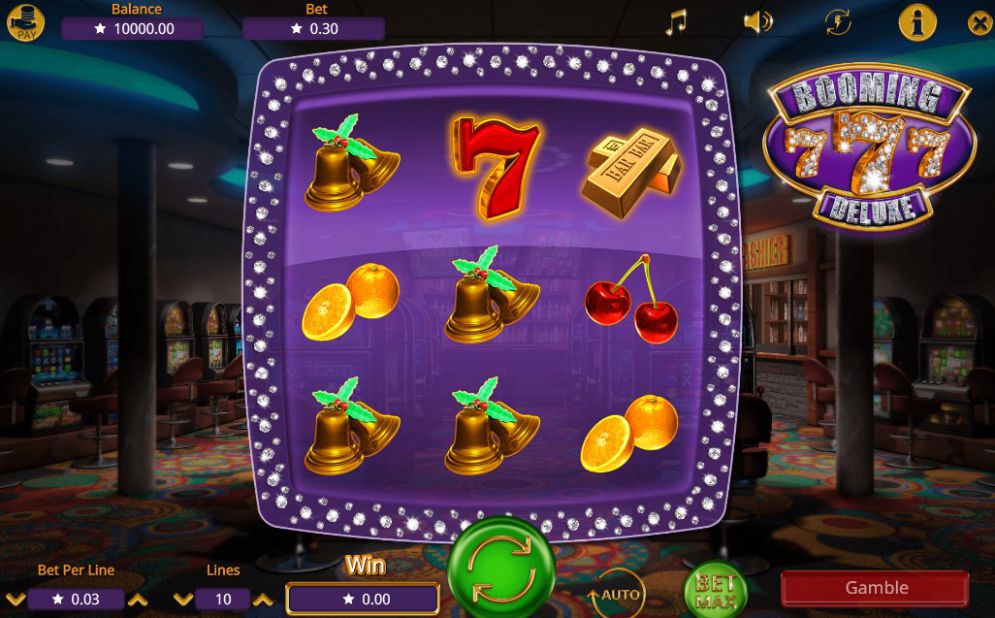The height and width of the screenshot is (618, 995).
Task: Decrease the Bet Per Line value
Action: click(15, 599)
